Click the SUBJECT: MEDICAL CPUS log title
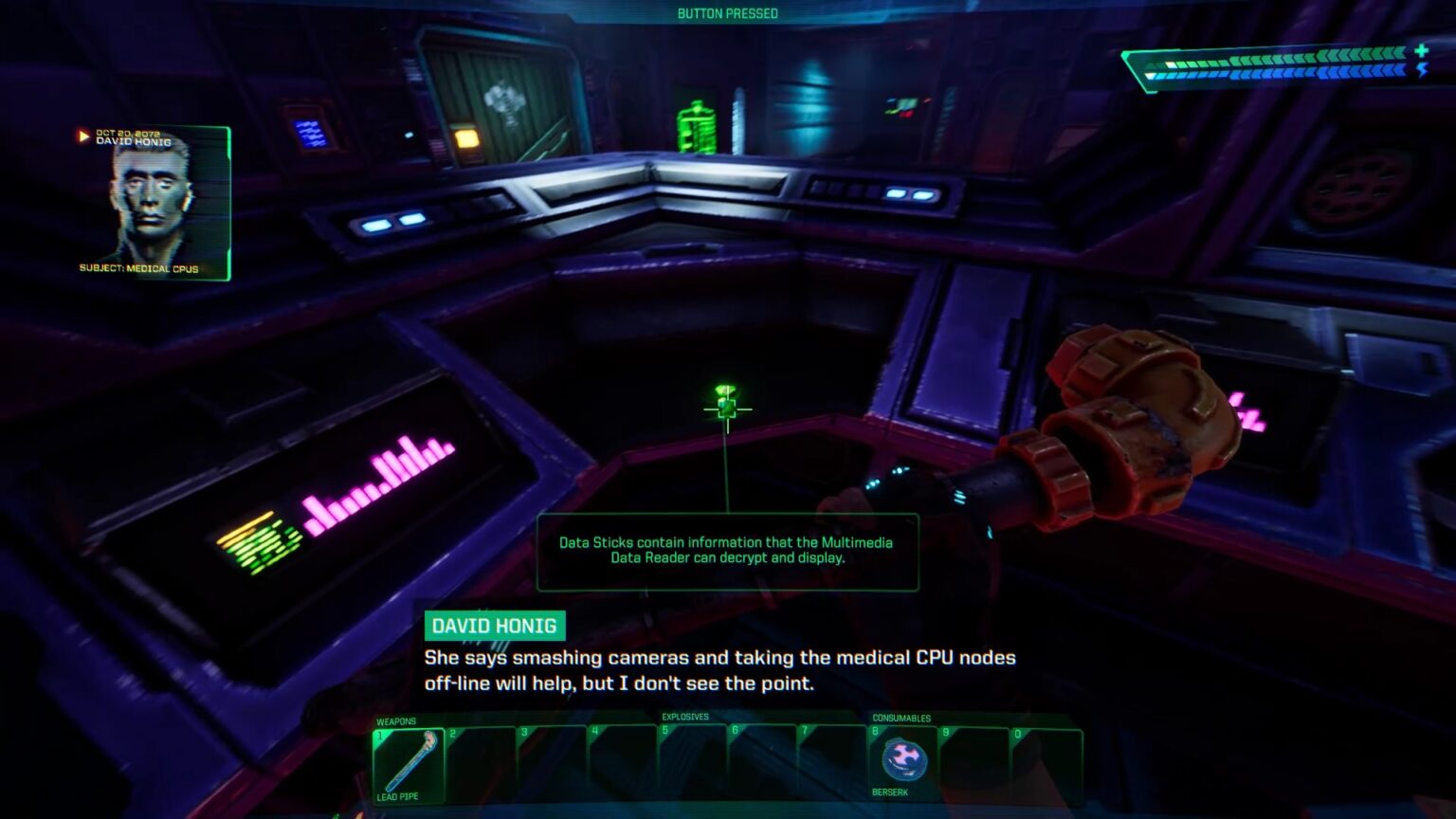This screenshot has width=1456, height=819. click(137, 268)
